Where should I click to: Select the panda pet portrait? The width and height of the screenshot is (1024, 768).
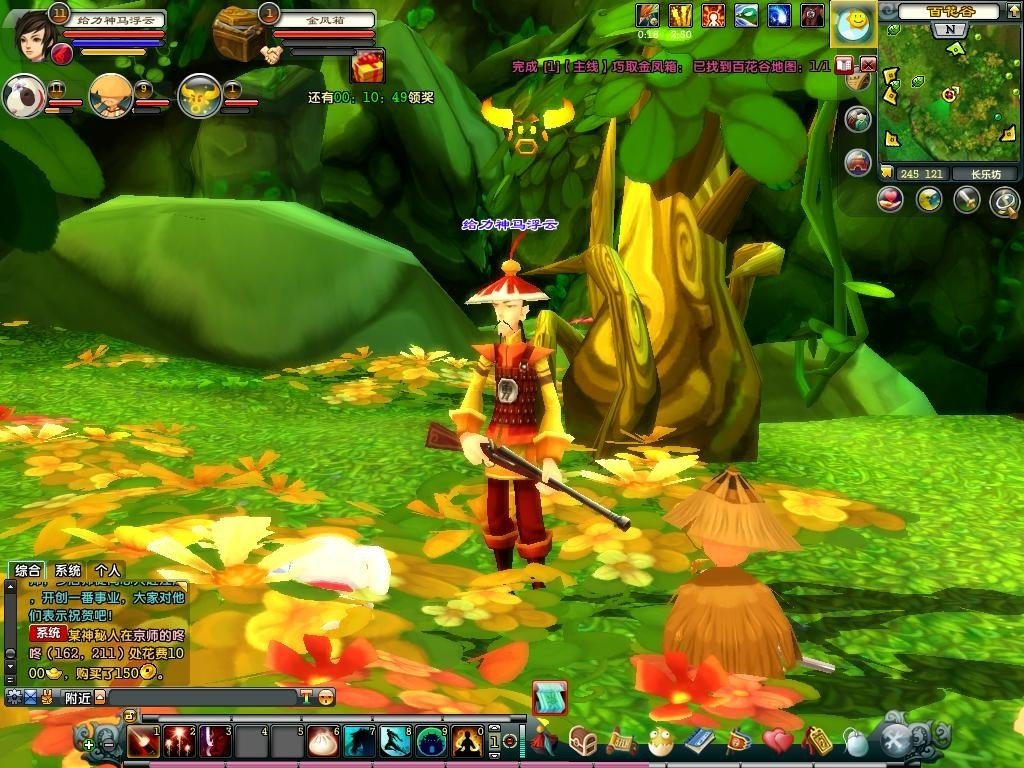tap(23, 96)
